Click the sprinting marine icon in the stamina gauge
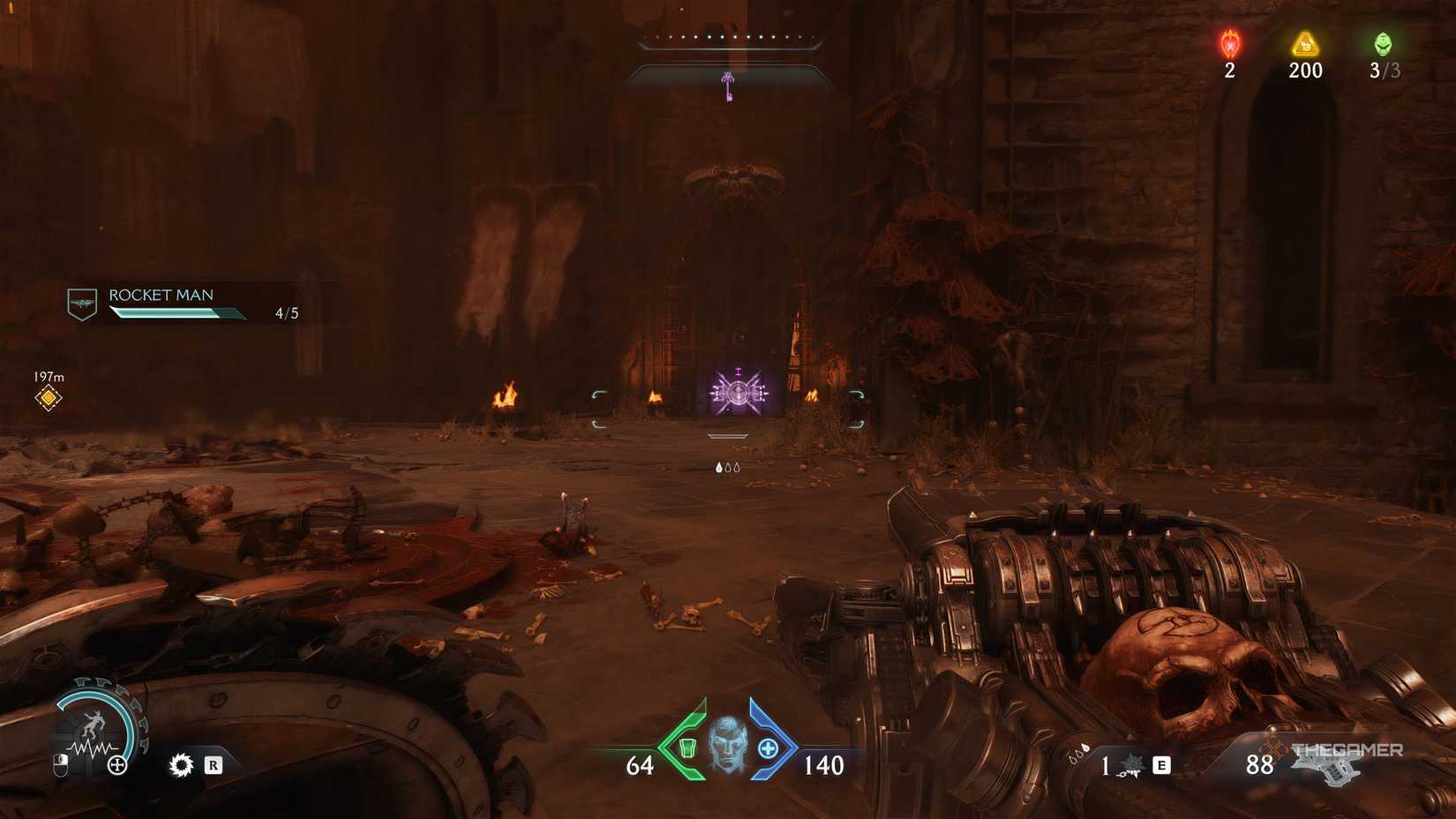1456x819 pixels. [93, 722]
